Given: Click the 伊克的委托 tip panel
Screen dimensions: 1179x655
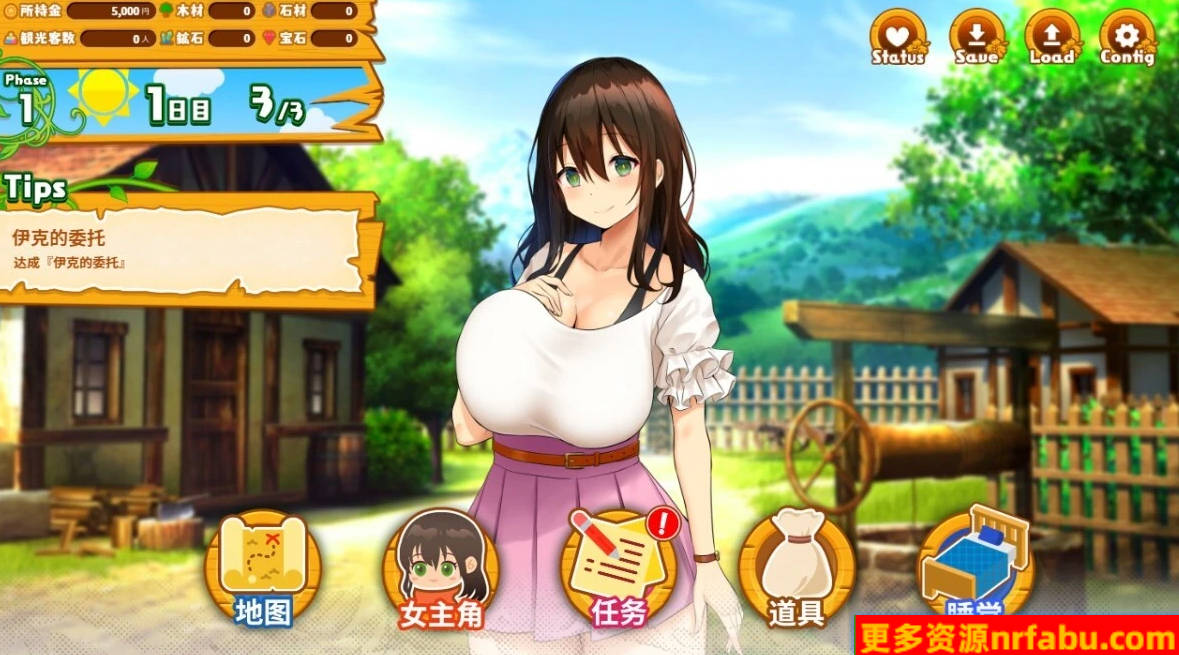Looking at the screenshot, I should (185, 250).
